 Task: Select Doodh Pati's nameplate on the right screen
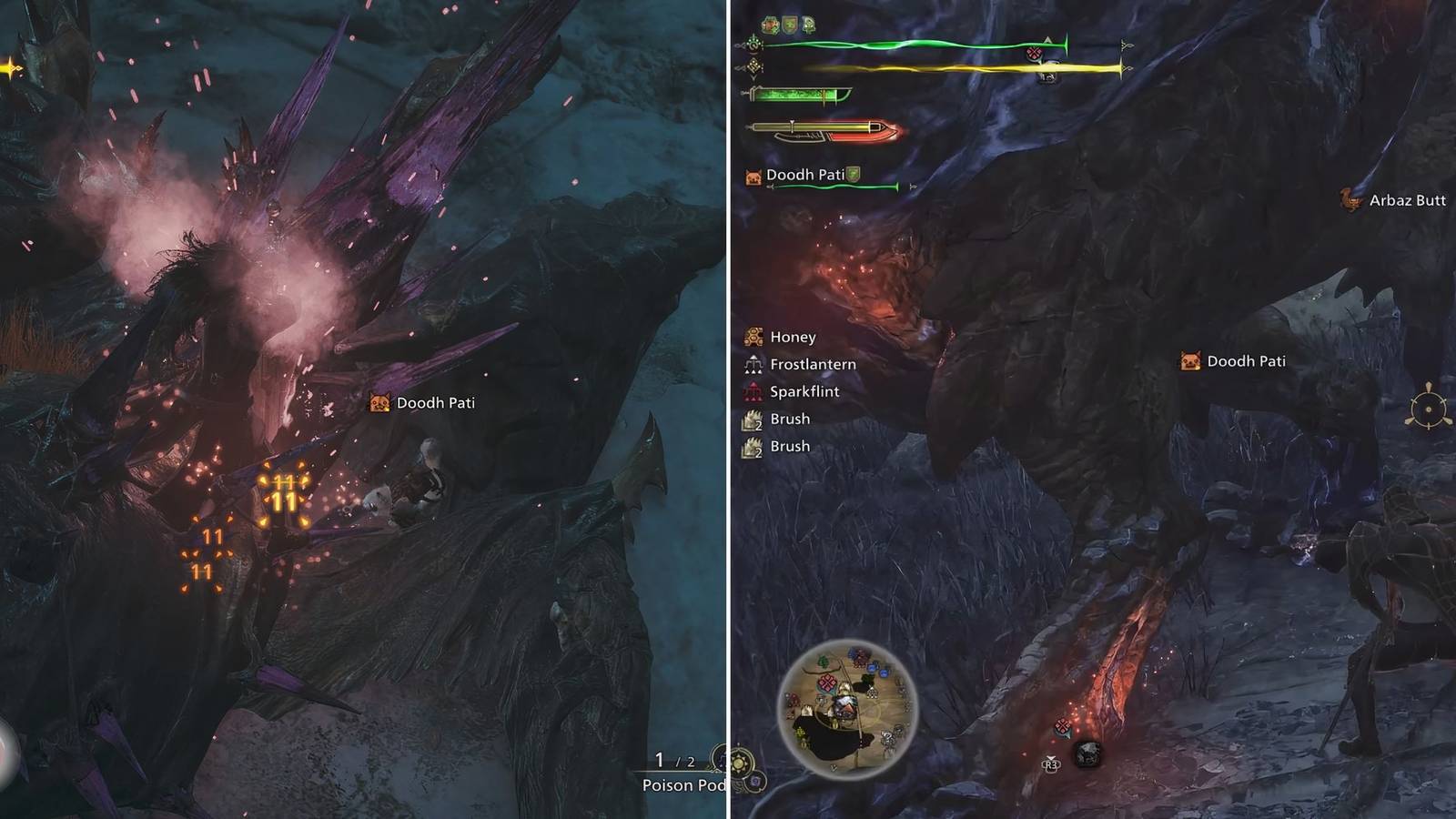pyautogui.click(x=1245, y=360)
